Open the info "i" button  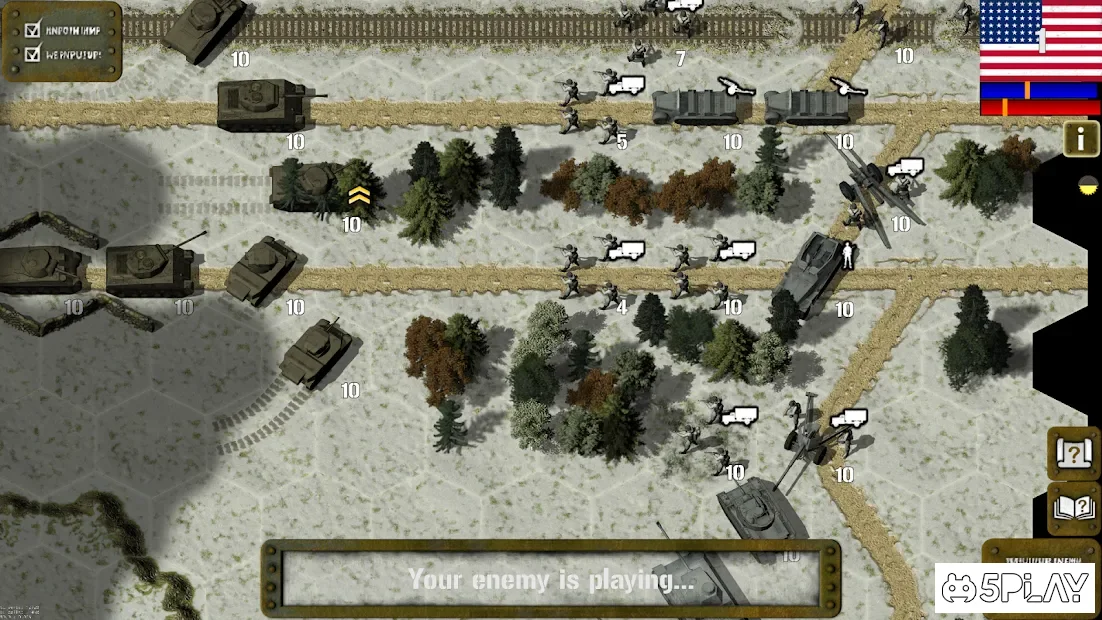[x=1081, y=138]
